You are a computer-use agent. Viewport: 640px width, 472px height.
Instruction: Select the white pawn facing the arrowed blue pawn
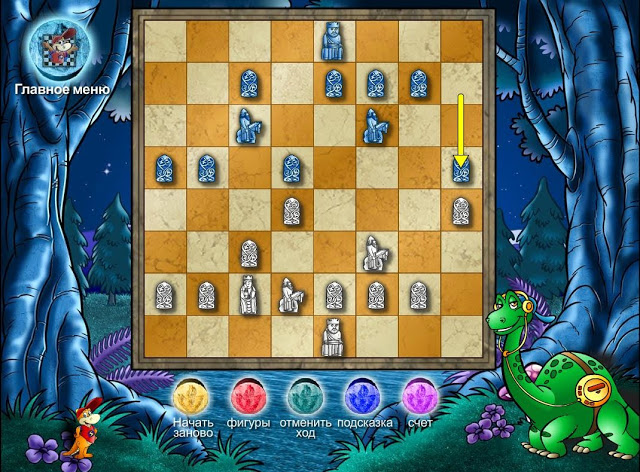pos(461,211)
